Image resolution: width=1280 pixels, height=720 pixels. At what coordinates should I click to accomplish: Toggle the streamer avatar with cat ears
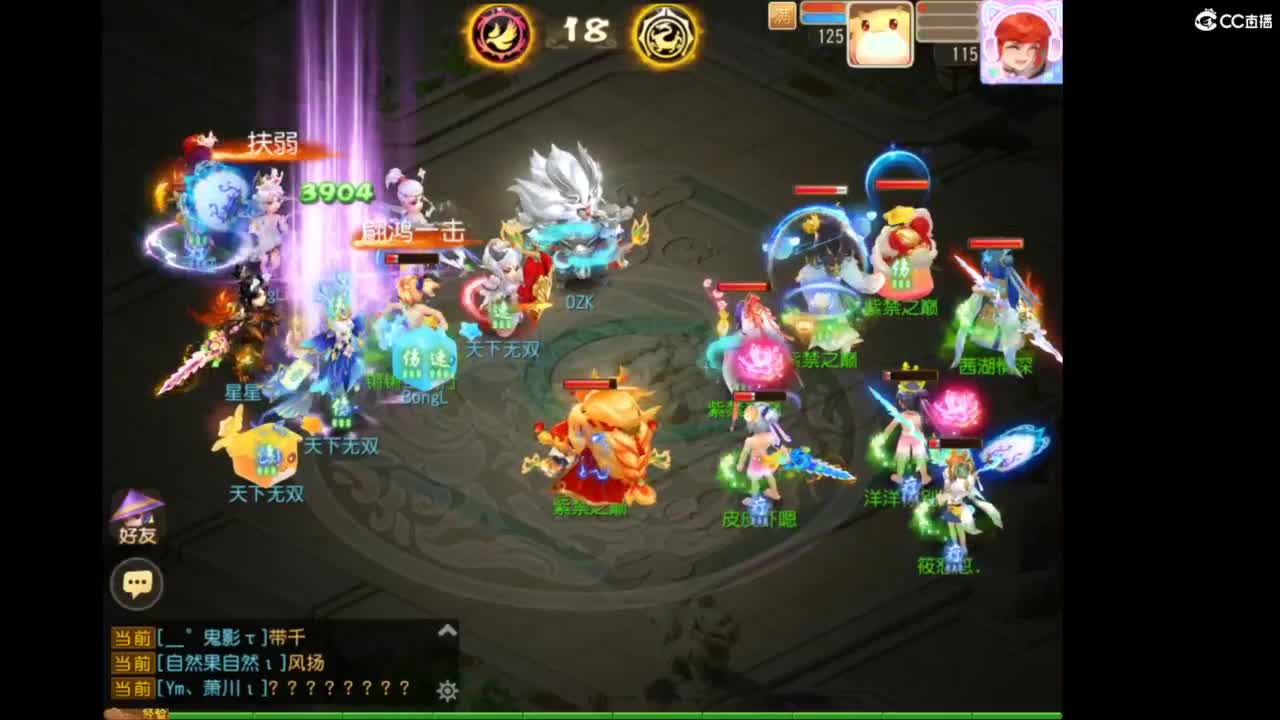point(1022,42)
